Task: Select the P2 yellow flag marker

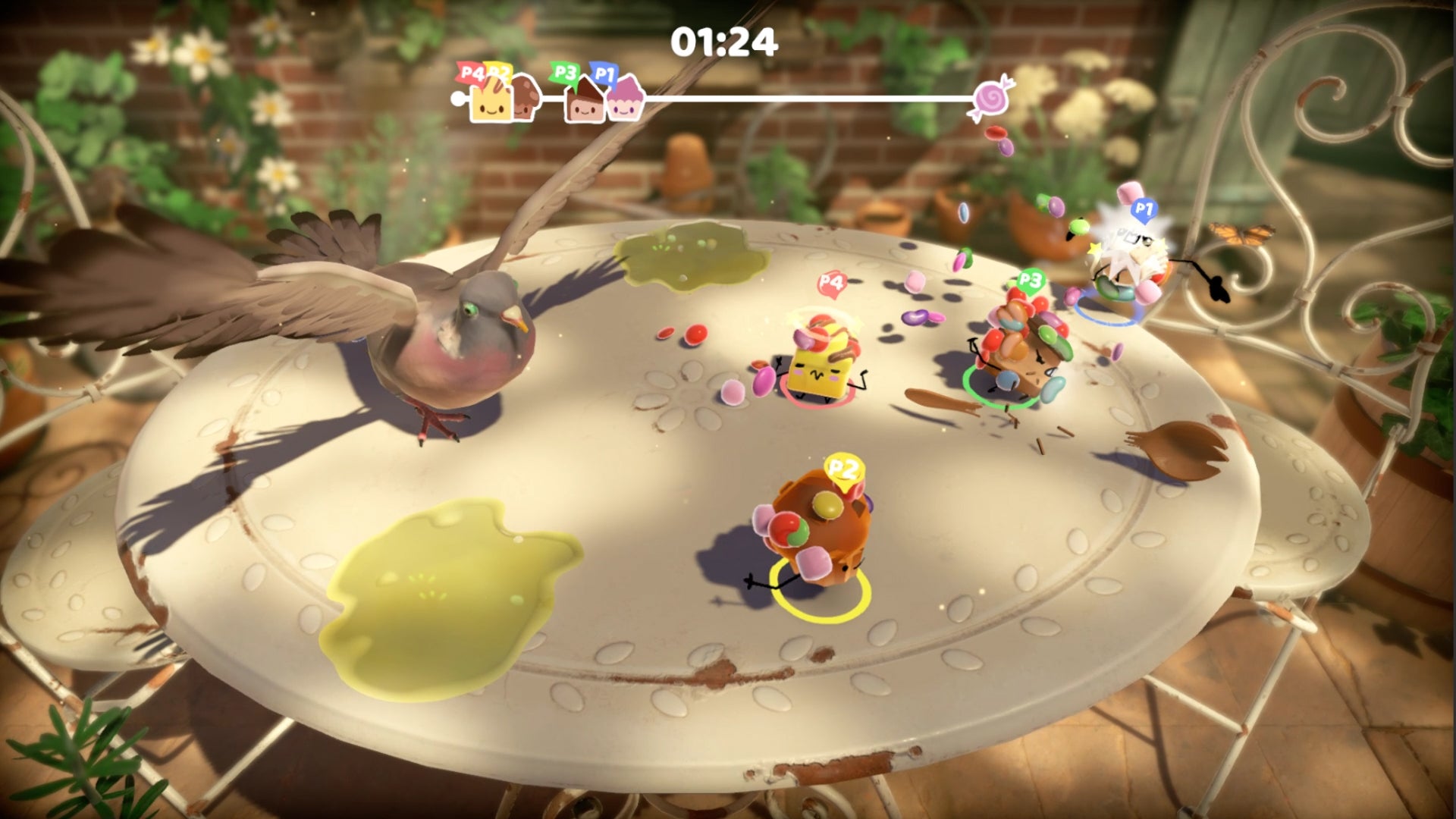Action: 499,71
